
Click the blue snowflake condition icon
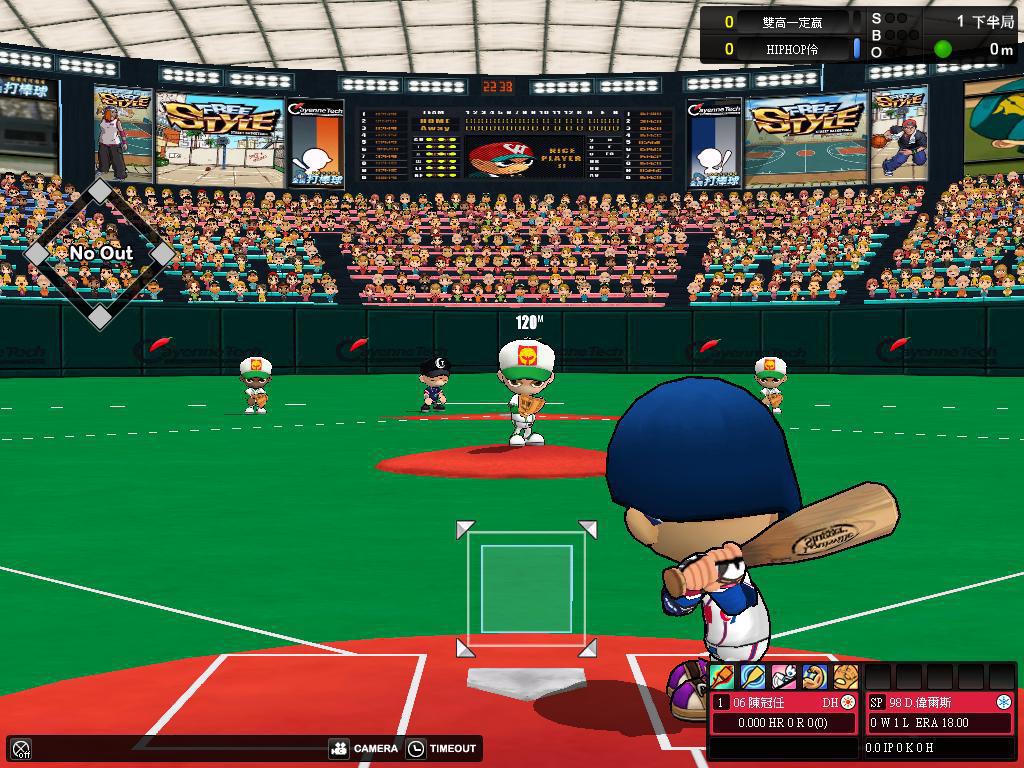[x=1003, y=703]
